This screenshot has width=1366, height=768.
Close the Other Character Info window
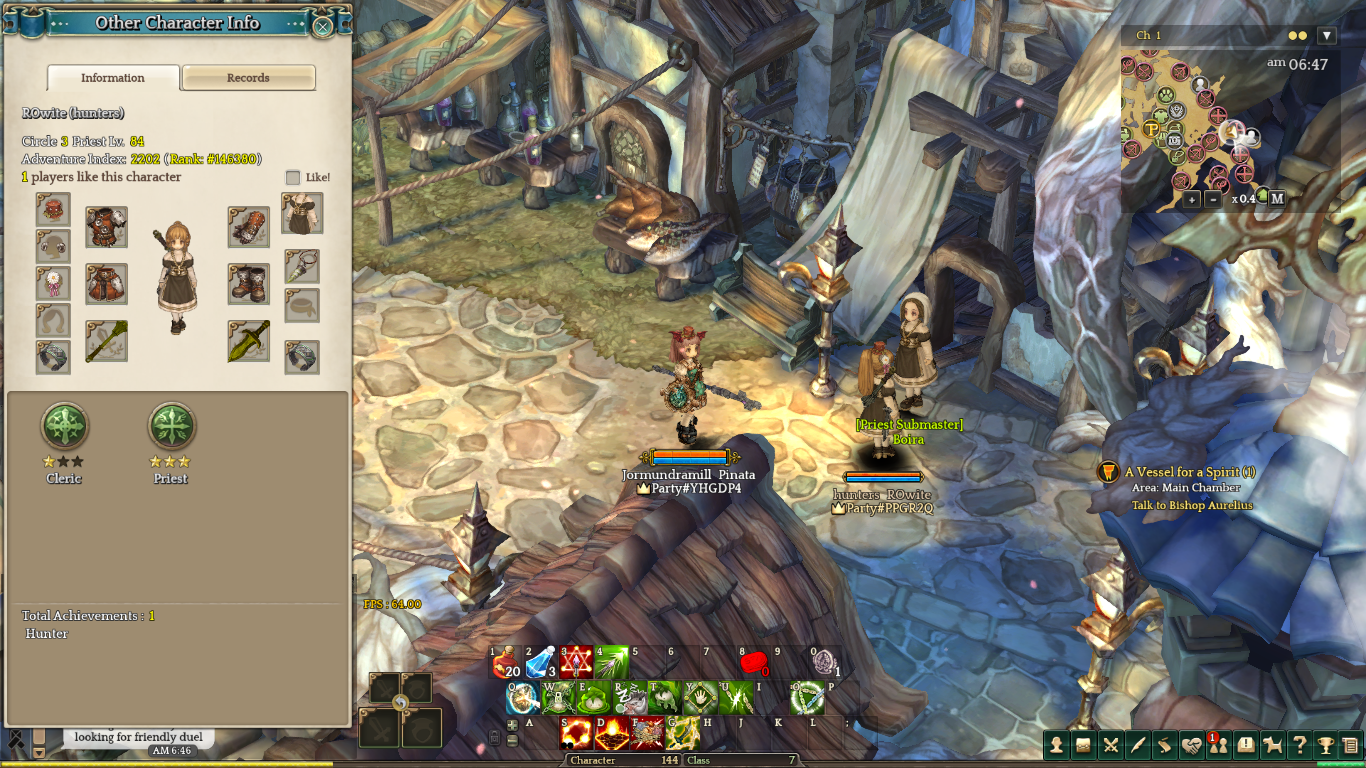(x=323, y=26)
